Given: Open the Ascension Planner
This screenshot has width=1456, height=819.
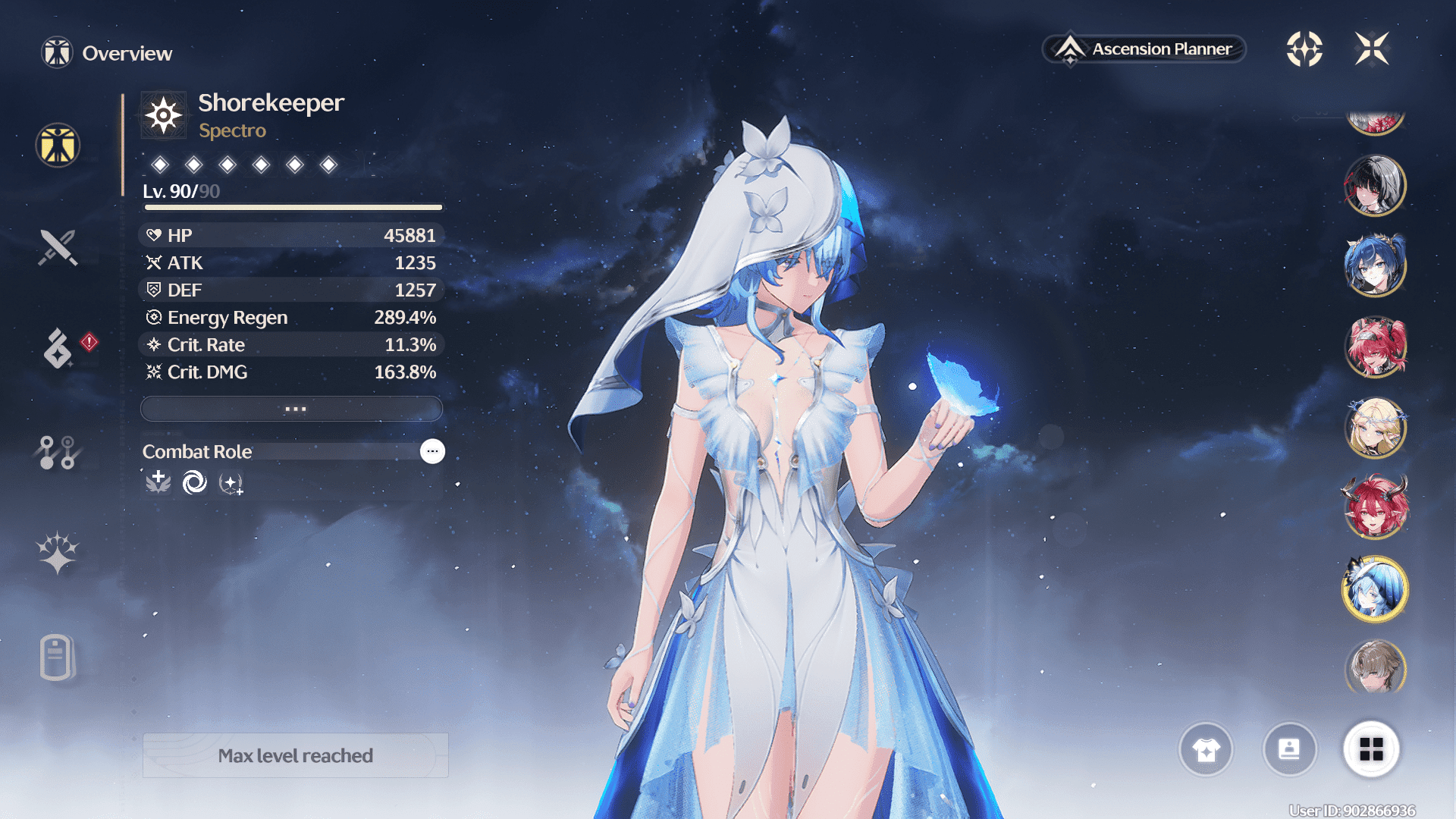Looking at the screenshot, I should [1145, 49].
